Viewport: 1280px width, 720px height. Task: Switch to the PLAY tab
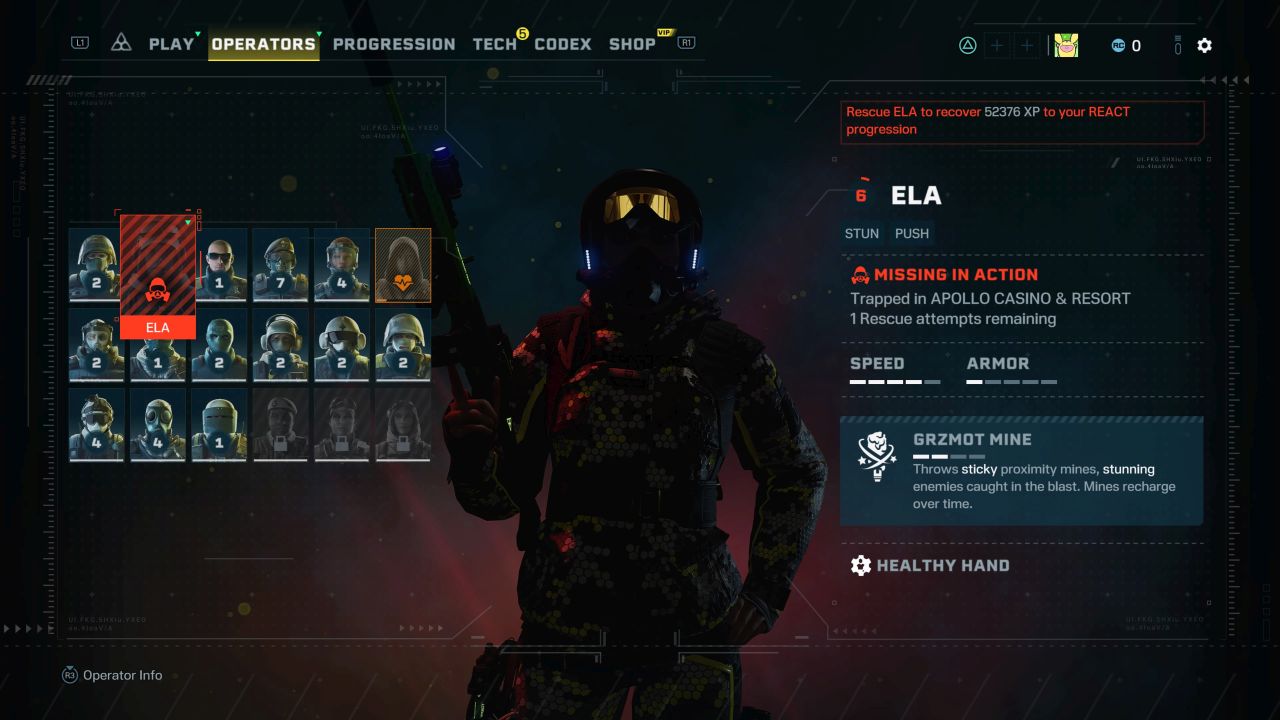(171, 44)
